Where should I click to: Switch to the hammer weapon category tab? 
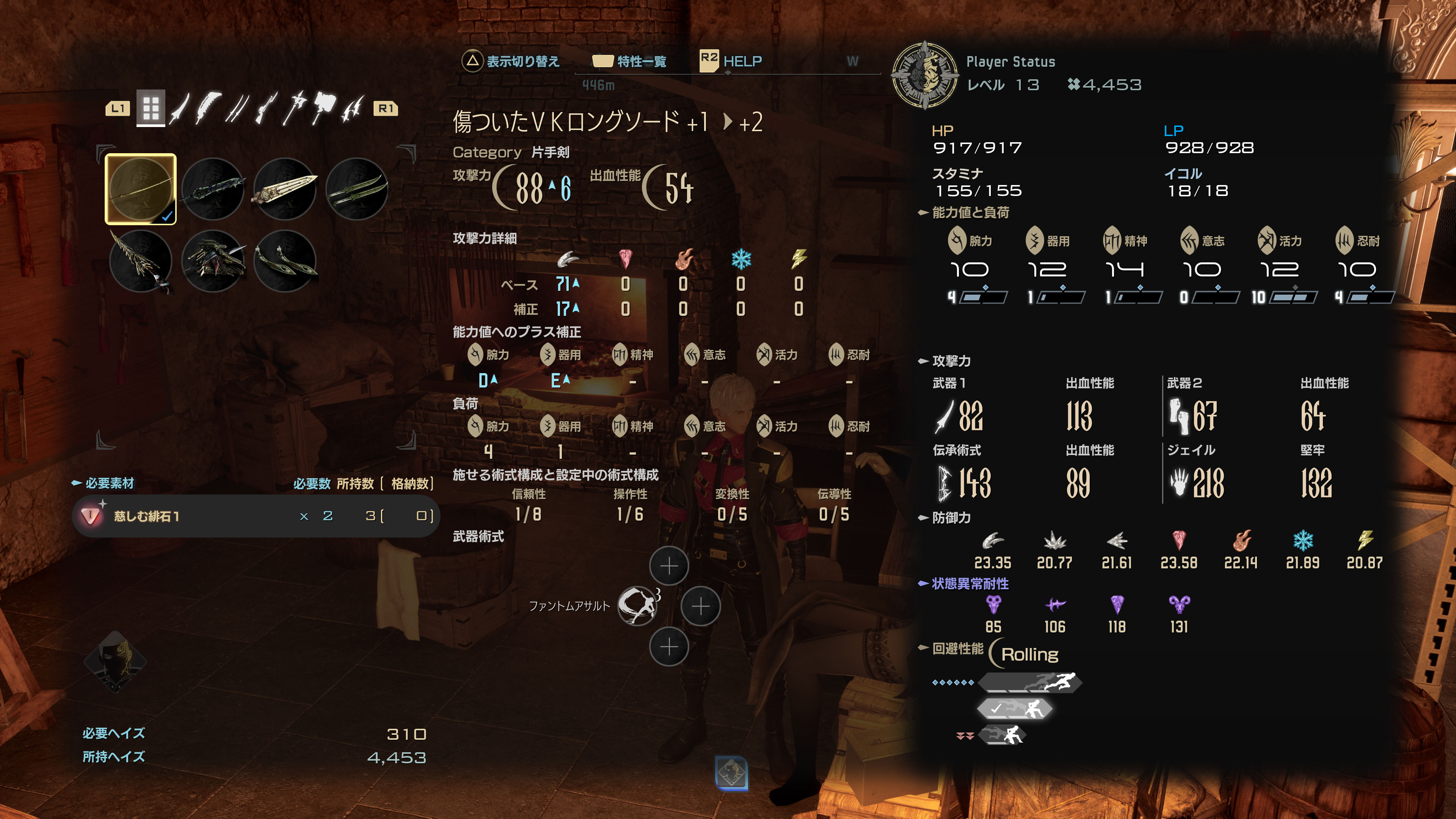[323, 108]
